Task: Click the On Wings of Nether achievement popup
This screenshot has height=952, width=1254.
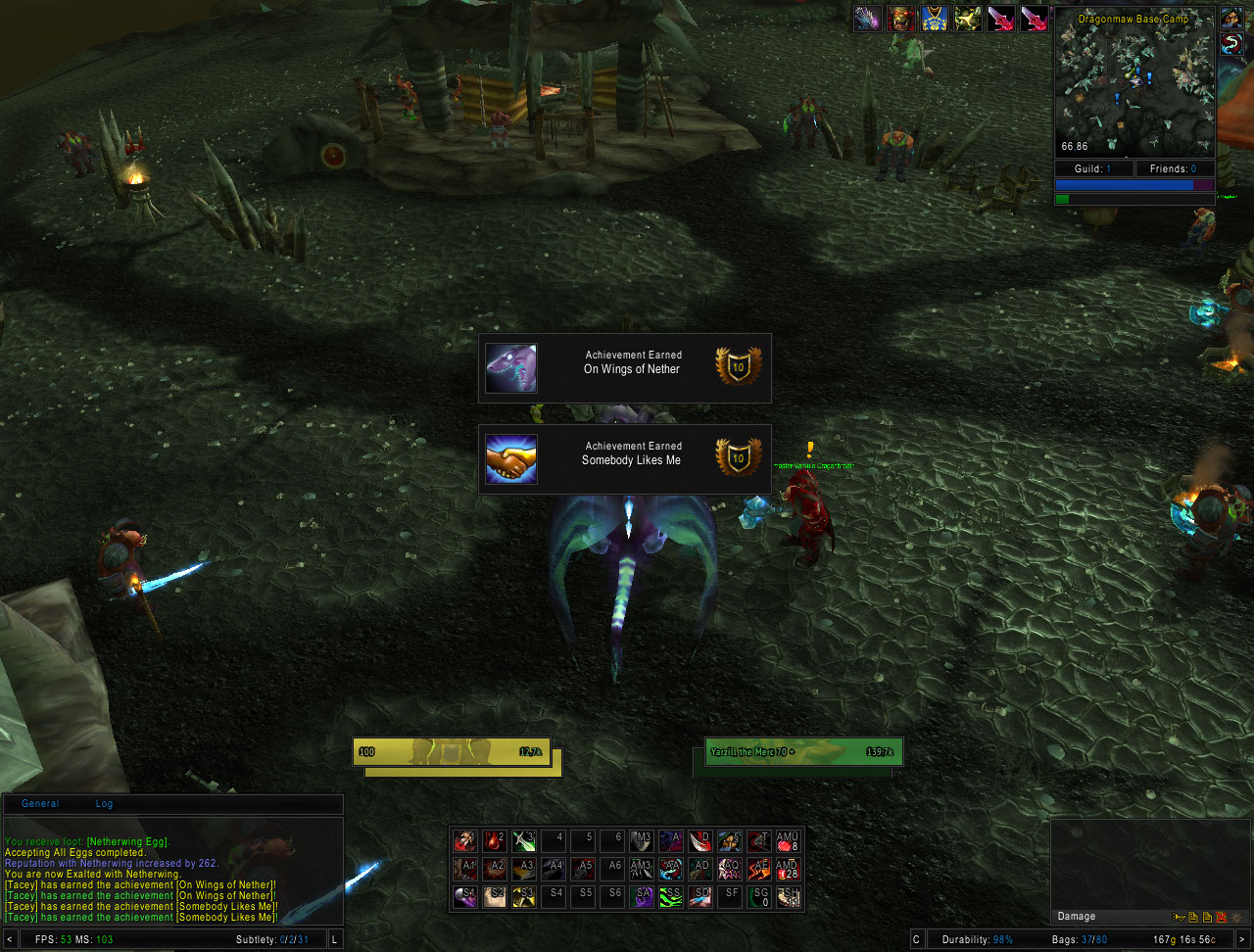Action: (624, 368)
